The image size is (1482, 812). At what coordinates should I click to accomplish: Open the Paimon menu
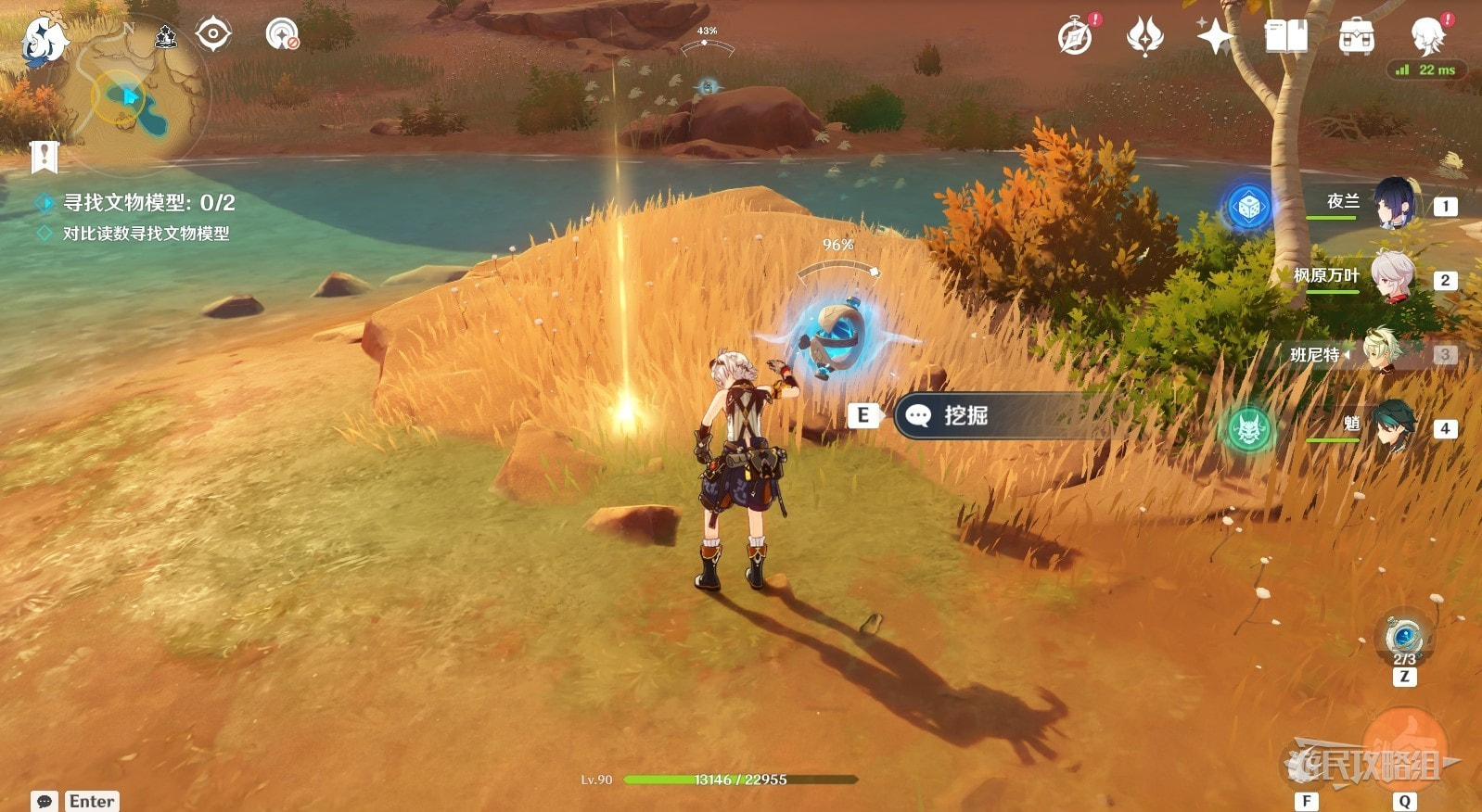[44, 41]
